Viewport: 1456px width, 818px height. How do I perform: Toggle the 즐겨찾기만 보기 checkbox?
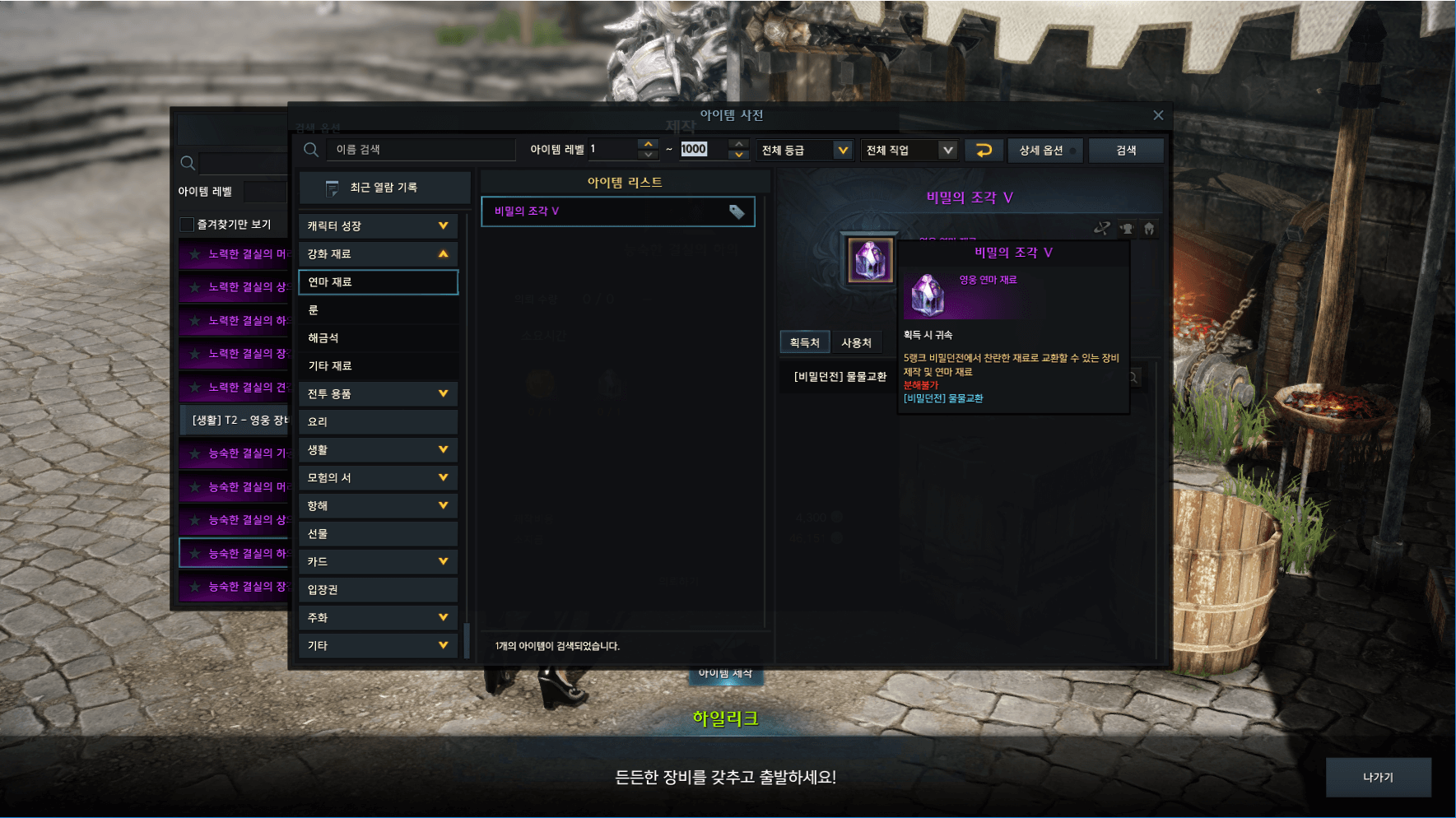click(x=188, y=225)
